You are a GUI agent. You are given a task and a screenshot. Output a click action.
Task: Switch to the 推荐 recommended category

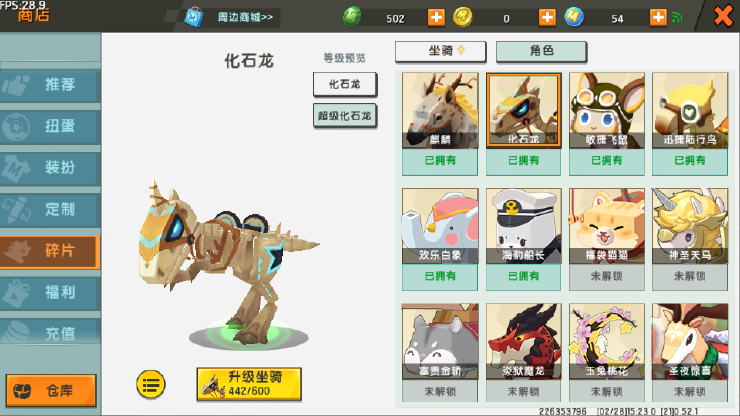click(51, 85)
